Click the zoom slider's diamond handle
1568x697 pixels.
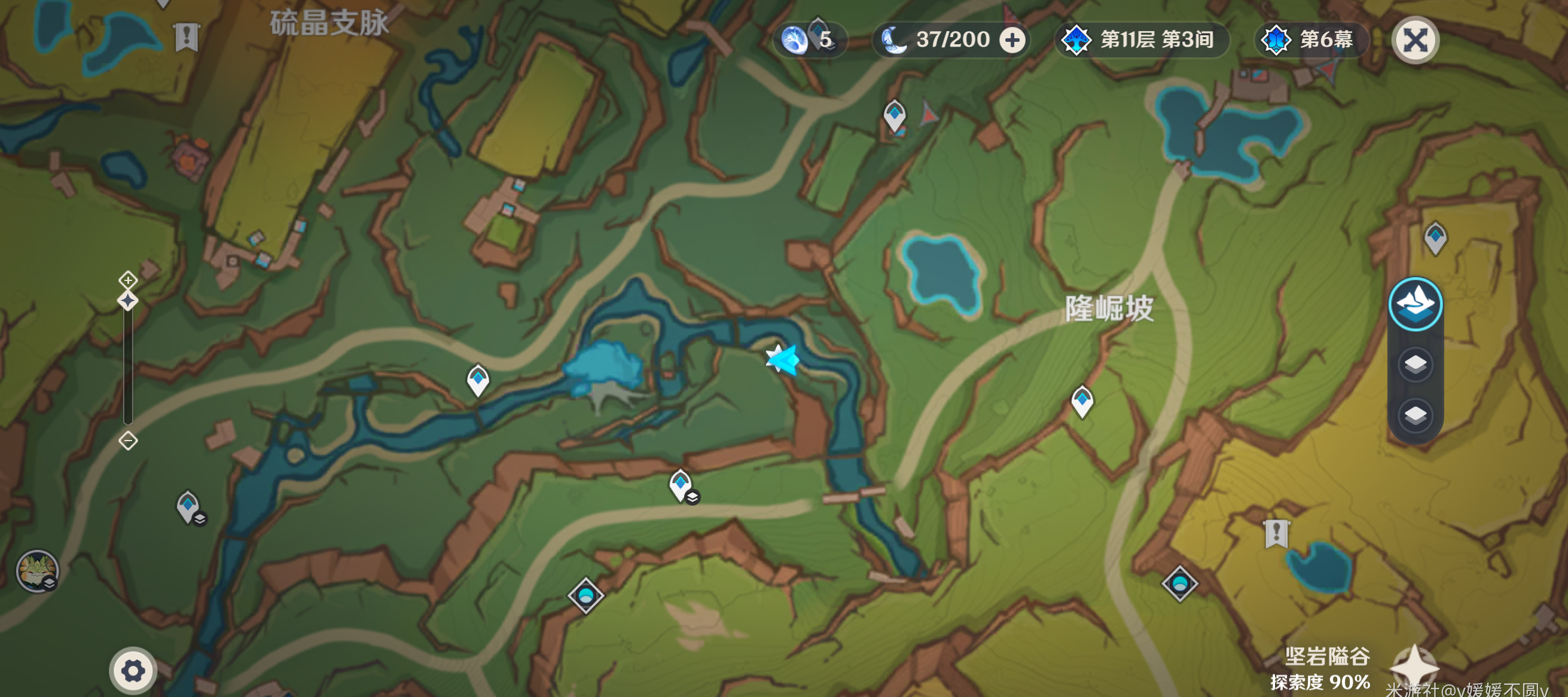pyautogui.click(x=128, y=301)
